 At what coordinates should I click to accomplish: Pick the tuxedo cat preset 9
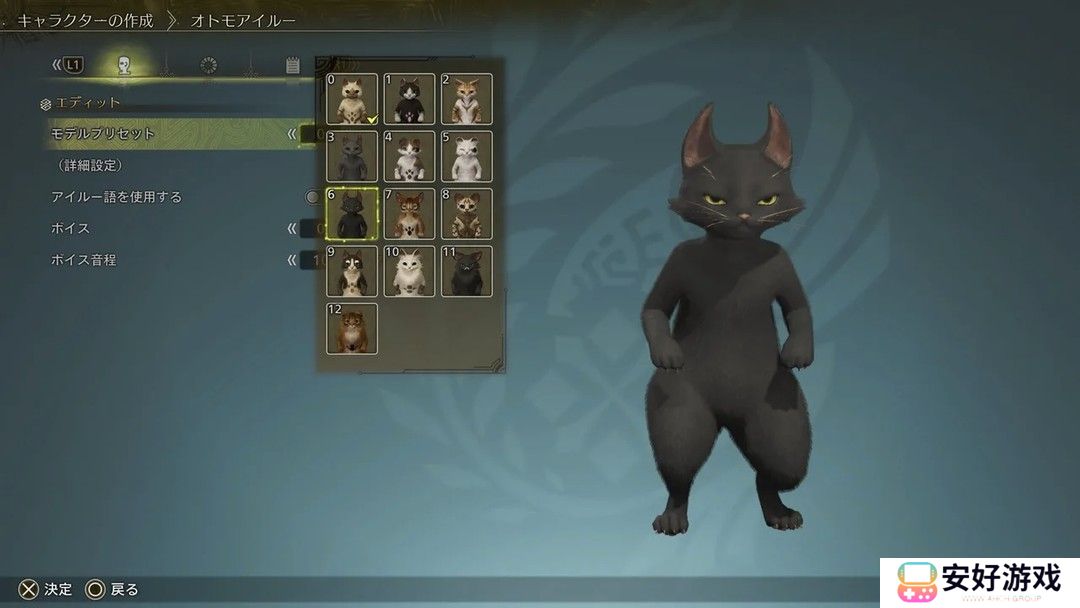[352, 271]
